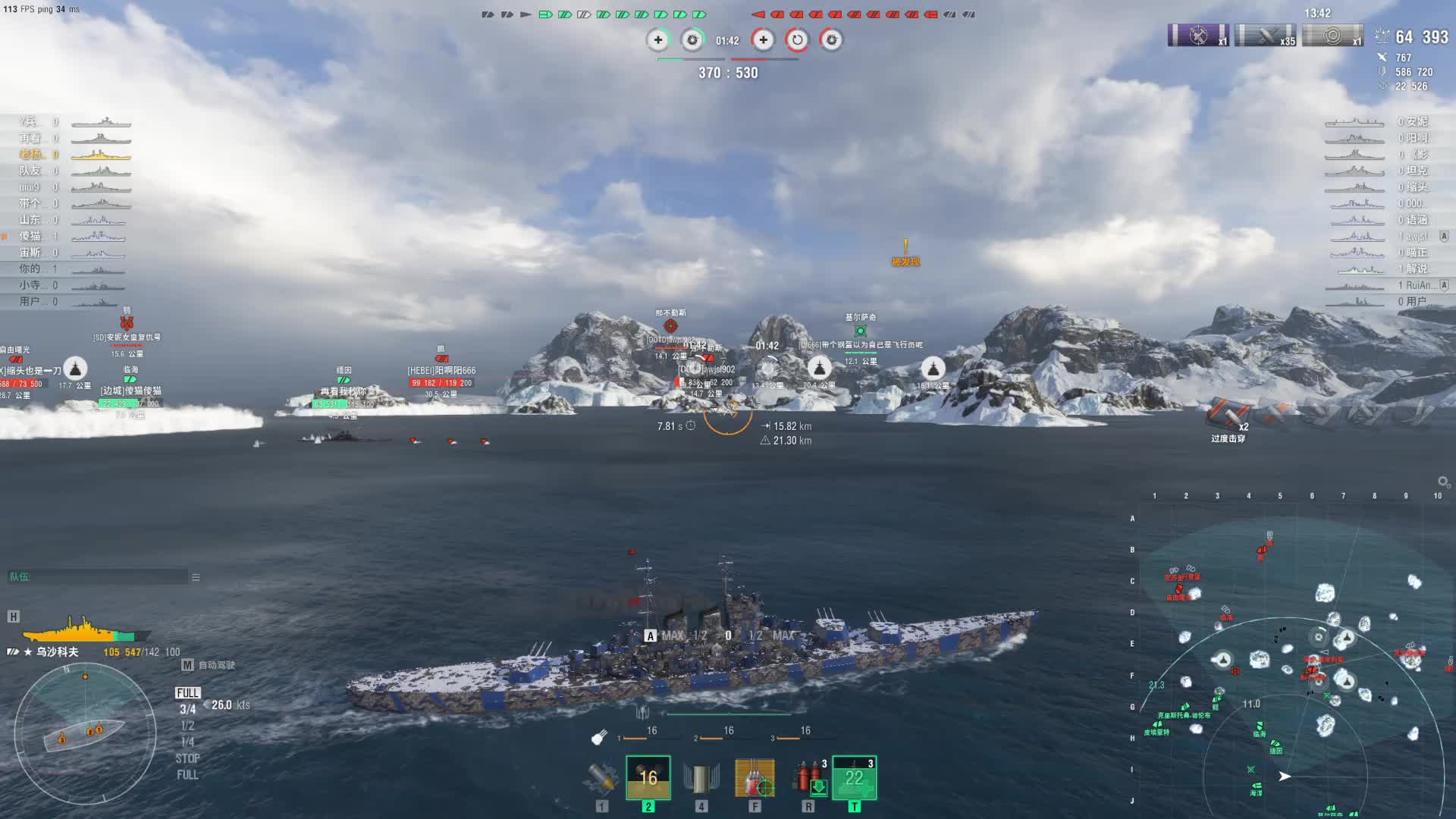Set engine throttle to 1/2 speed
1456x819 pixels.
(x=187, y=726)
